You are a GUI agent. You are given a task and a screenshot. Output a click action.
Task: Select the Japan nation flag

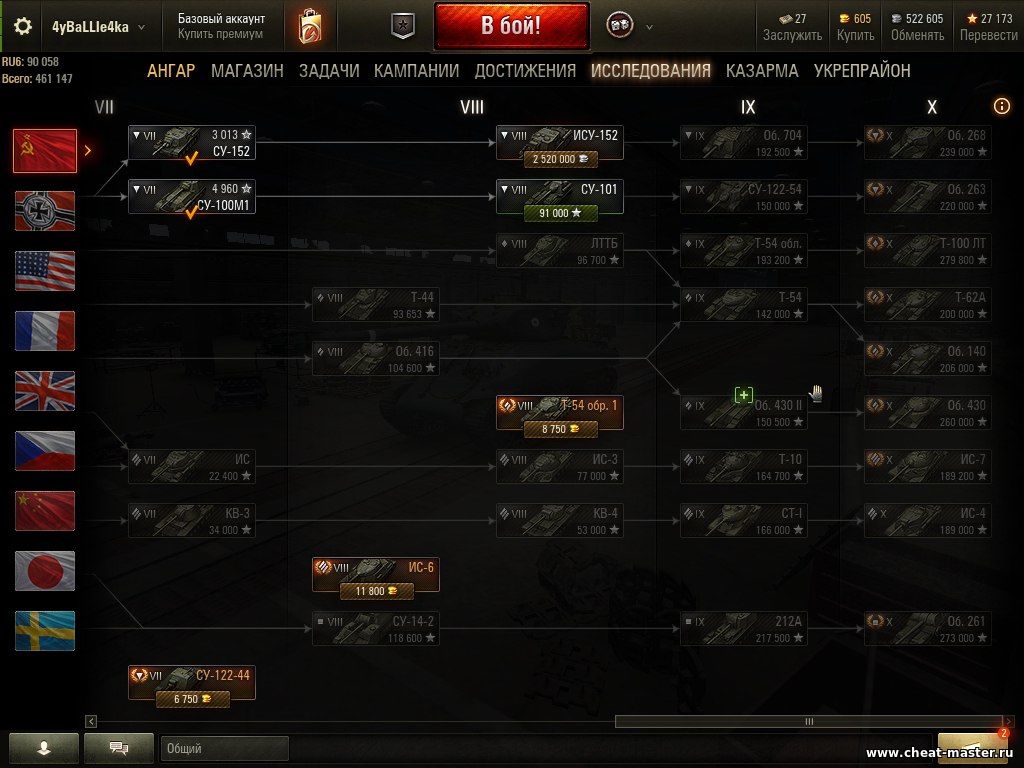tap(45, 571)
